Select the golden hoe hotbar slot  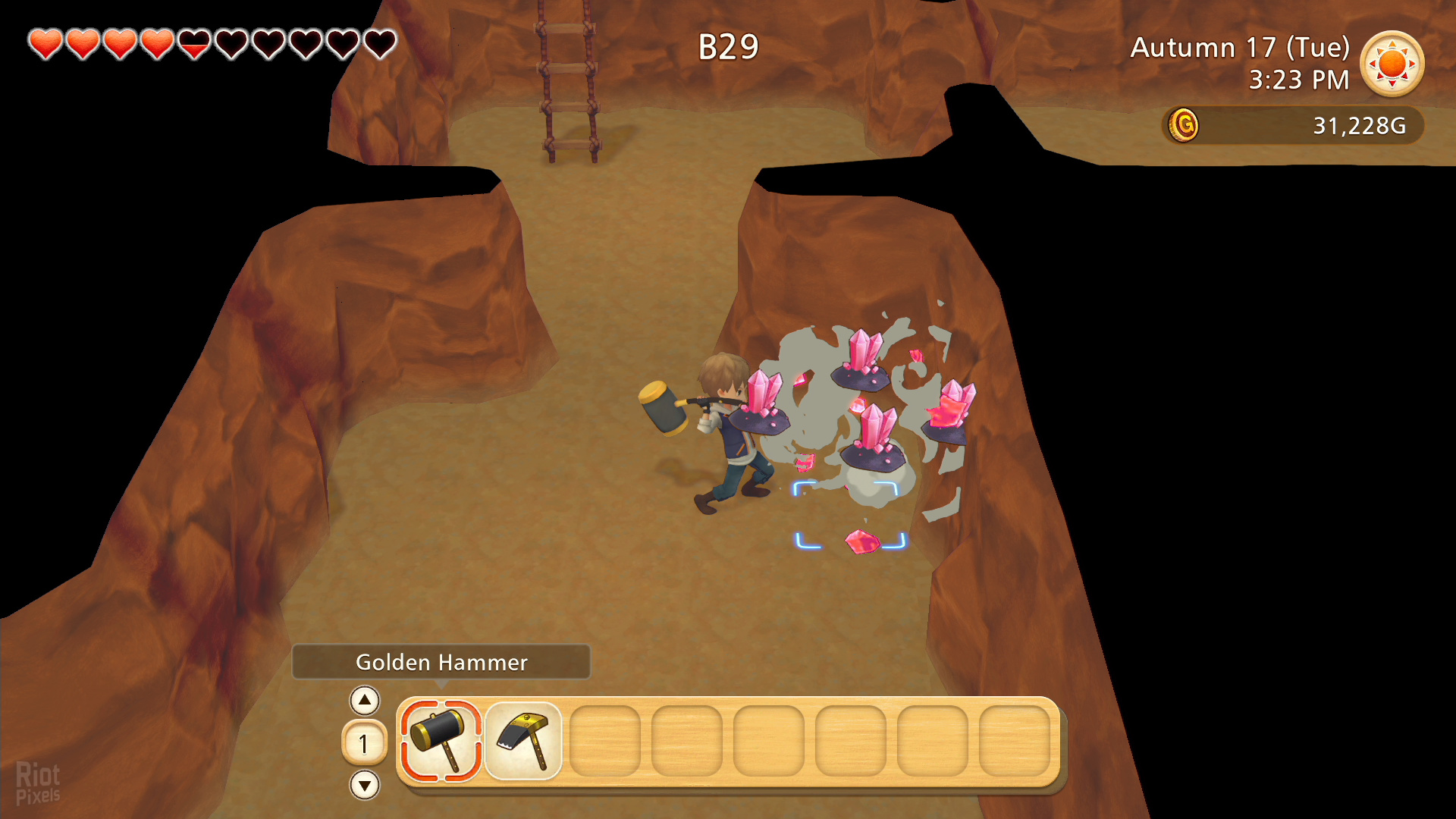(x=523, y=741)
